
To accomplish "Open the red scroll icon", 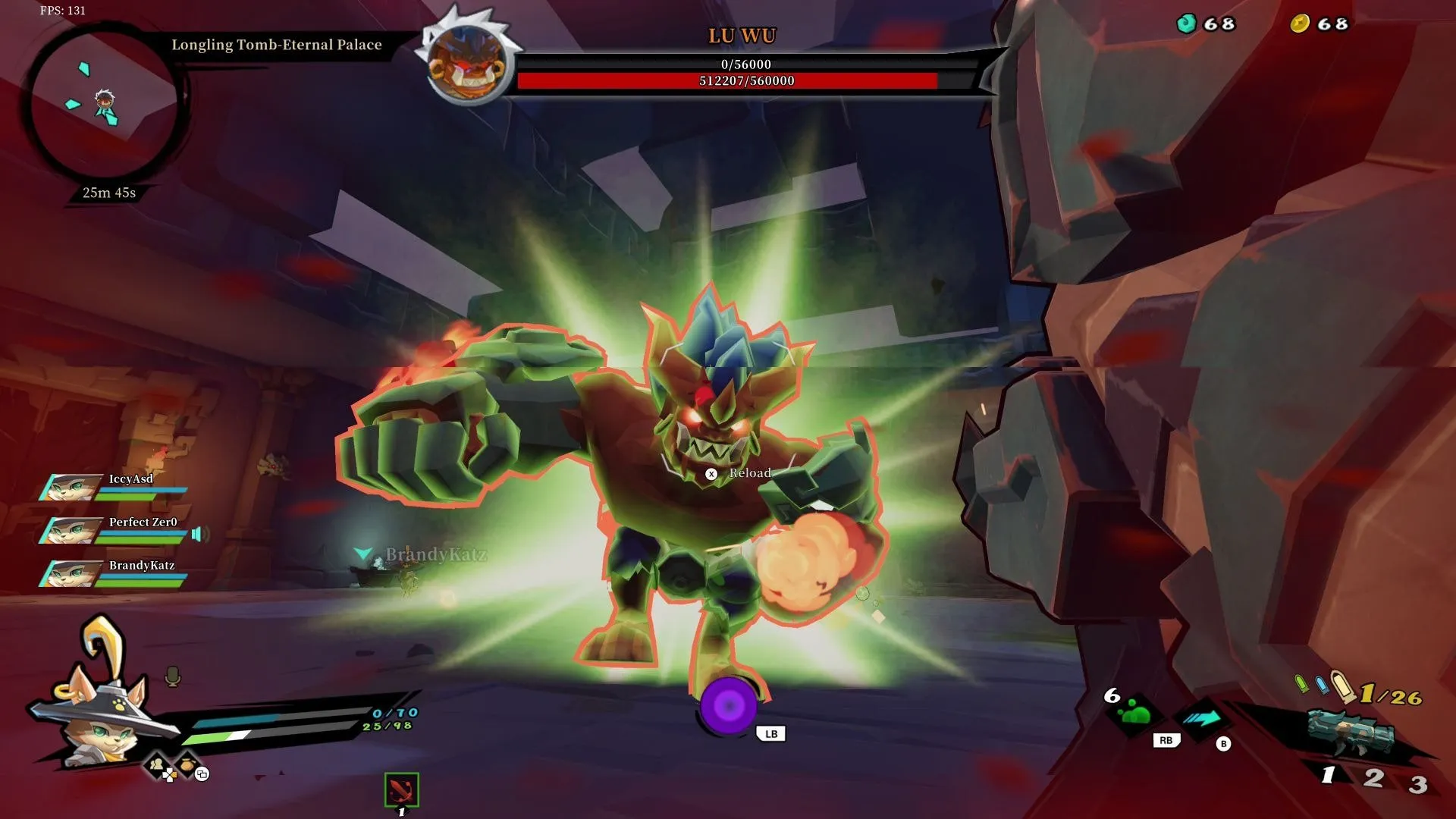I will coord(401,790).
